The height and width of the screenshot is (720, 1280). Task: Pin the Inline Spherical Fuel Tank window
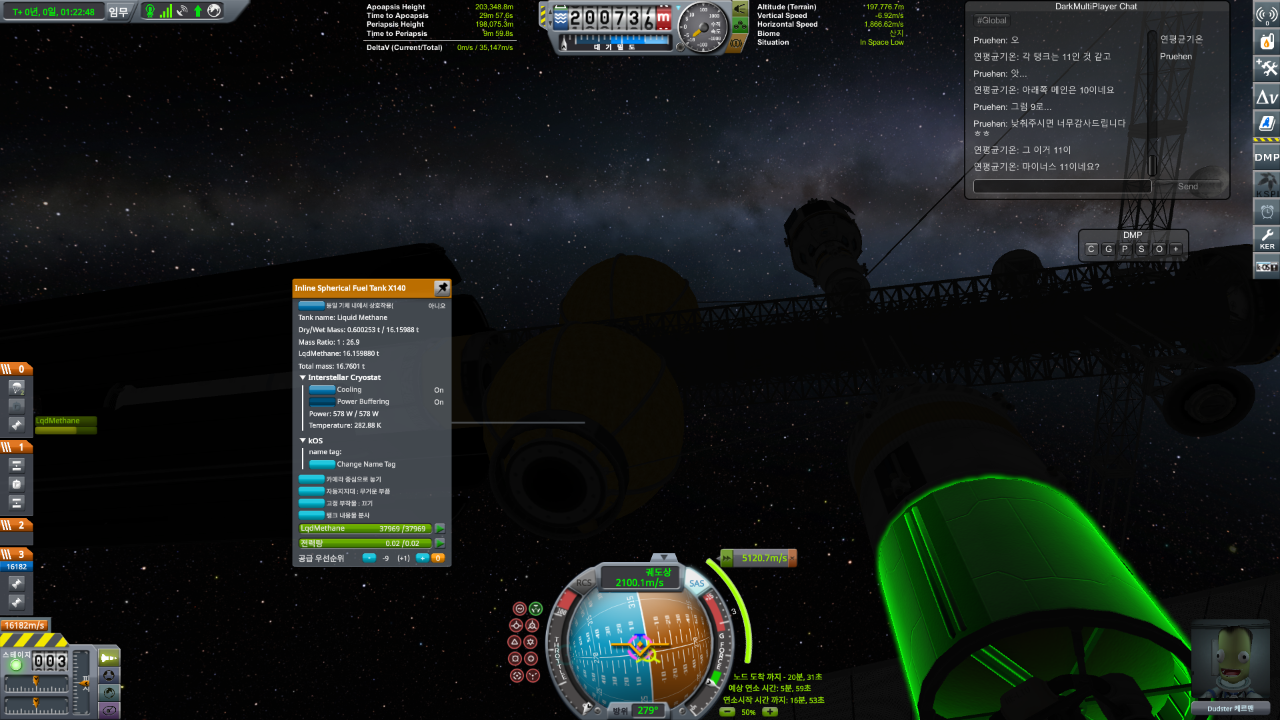(442, 288)
